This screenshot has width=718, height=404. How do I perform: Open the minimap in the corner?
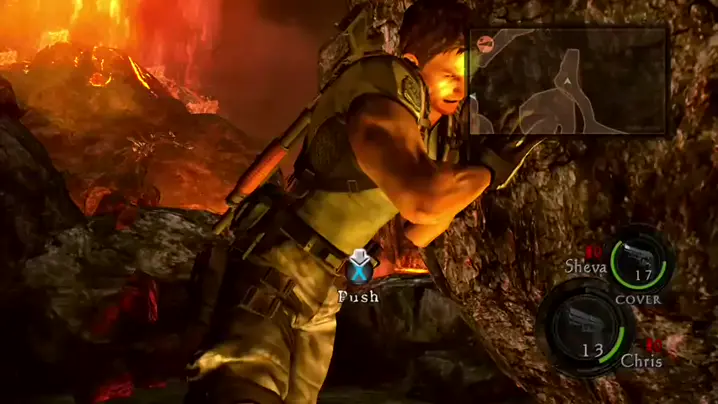click(x=568, y=81)
